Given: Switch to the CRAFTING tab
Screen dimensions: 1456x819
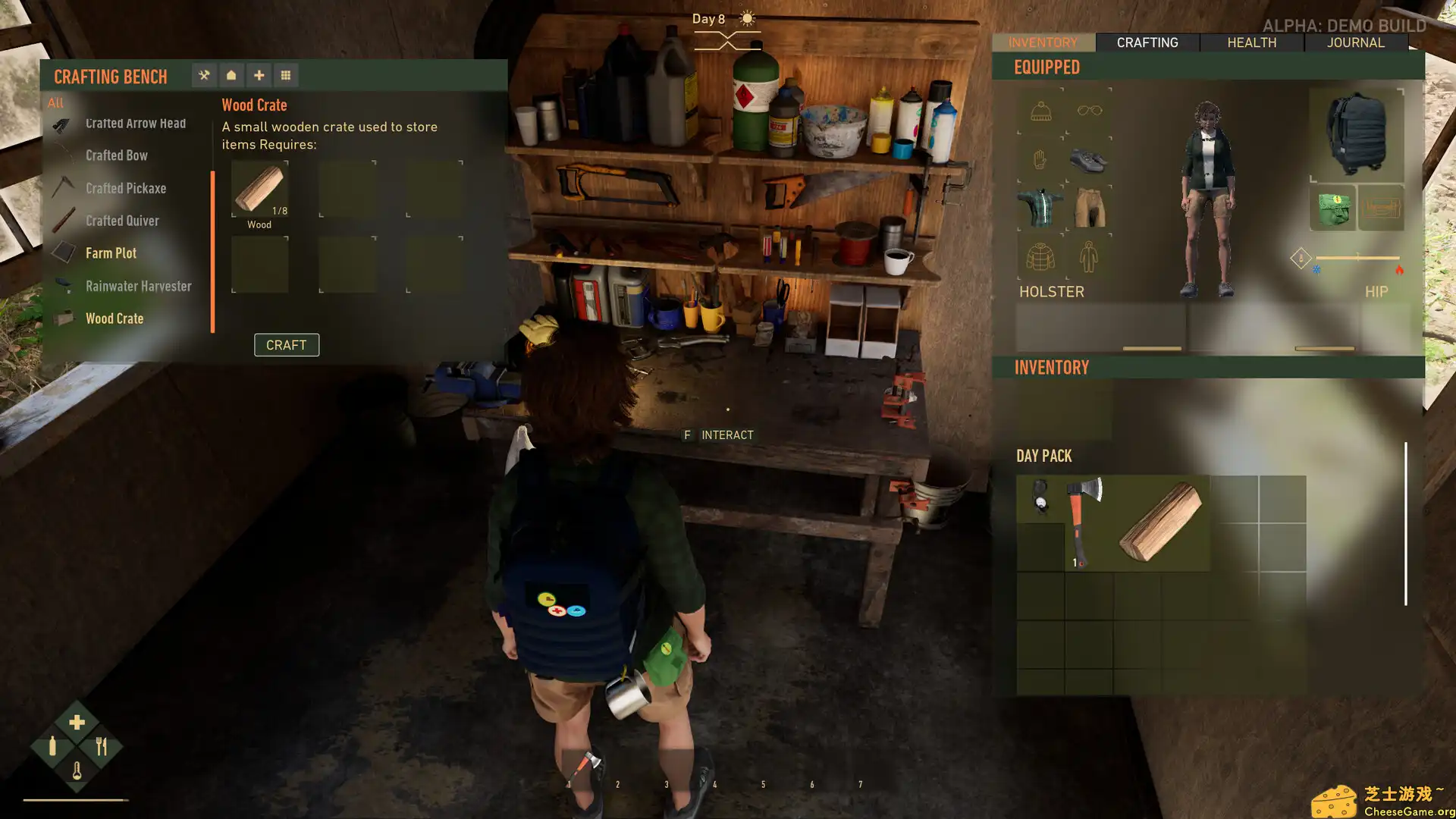Looking at the screenshot, I should 1147,42.
